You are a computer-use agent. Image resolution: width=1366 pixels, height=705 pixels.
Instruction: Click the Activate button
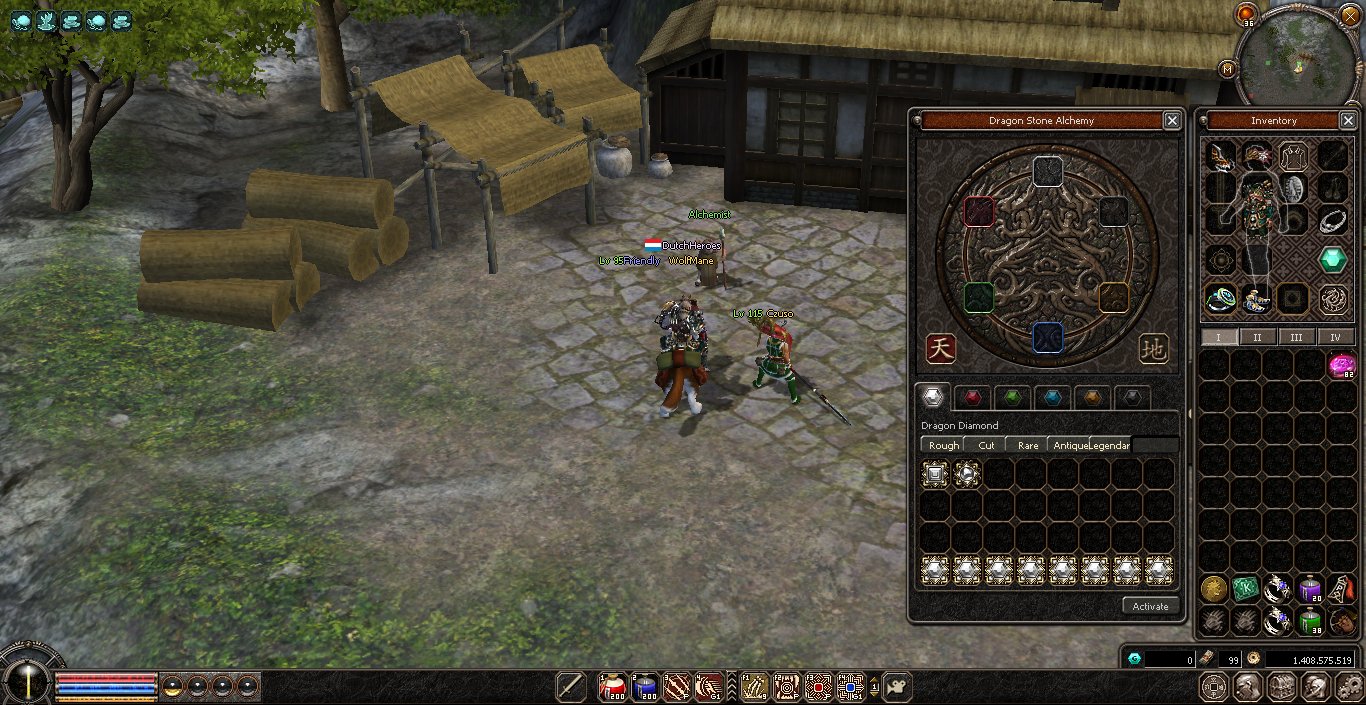point(1150,606)
